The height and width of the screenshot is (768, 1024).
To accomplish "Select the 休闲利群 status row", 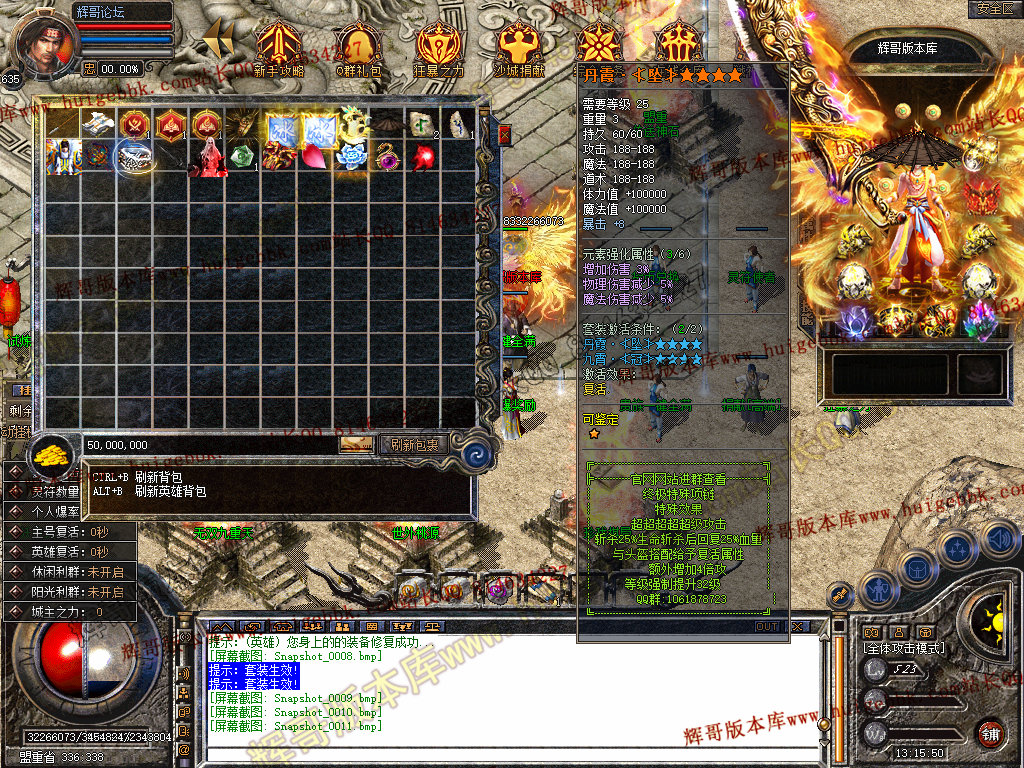I will pos(70,572).
